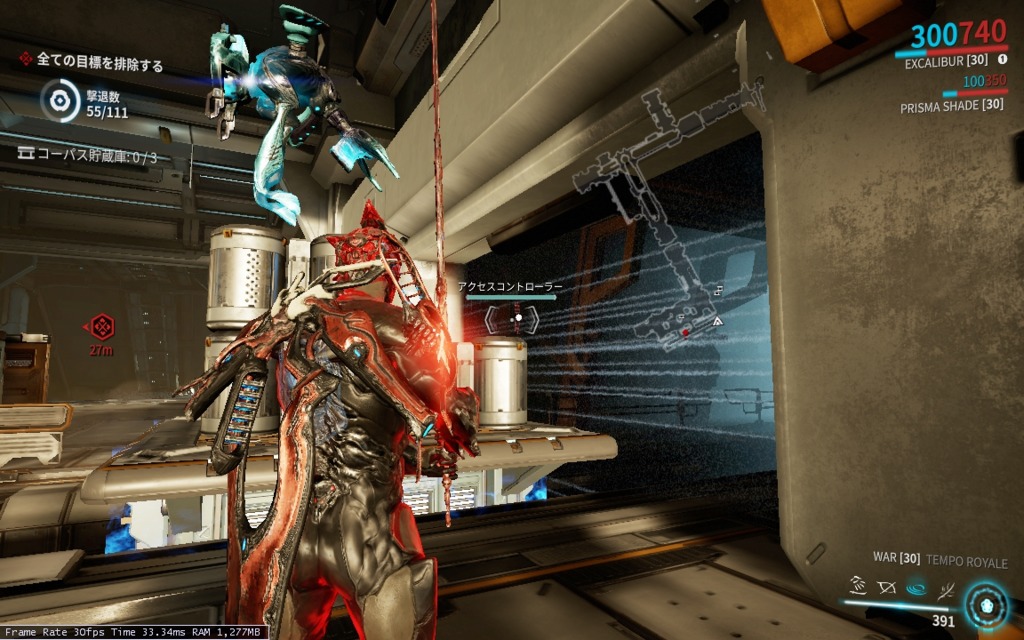
Task: Click the Tempo Royale stance label
Action: pyautogui.click(x=967, y=562)
